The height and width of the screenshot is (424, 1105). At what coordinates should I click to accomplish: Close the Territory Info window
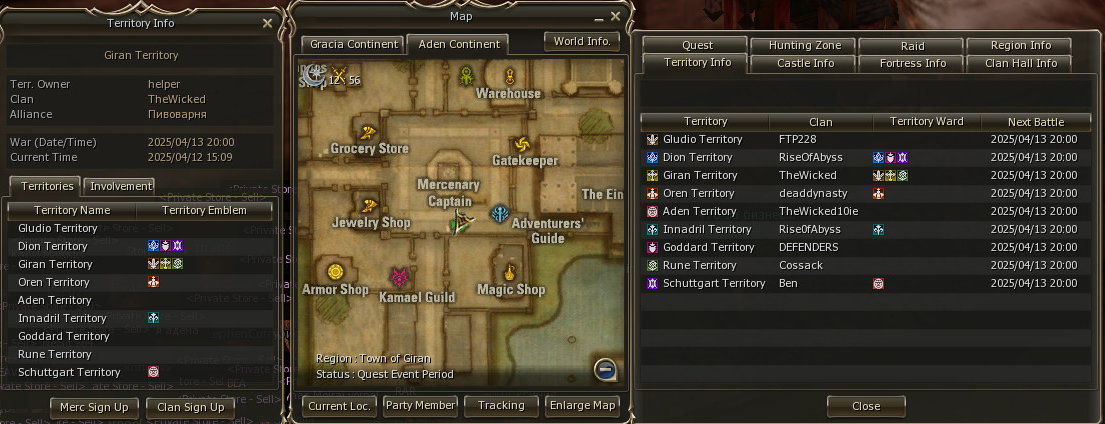[x=267, y=23]
